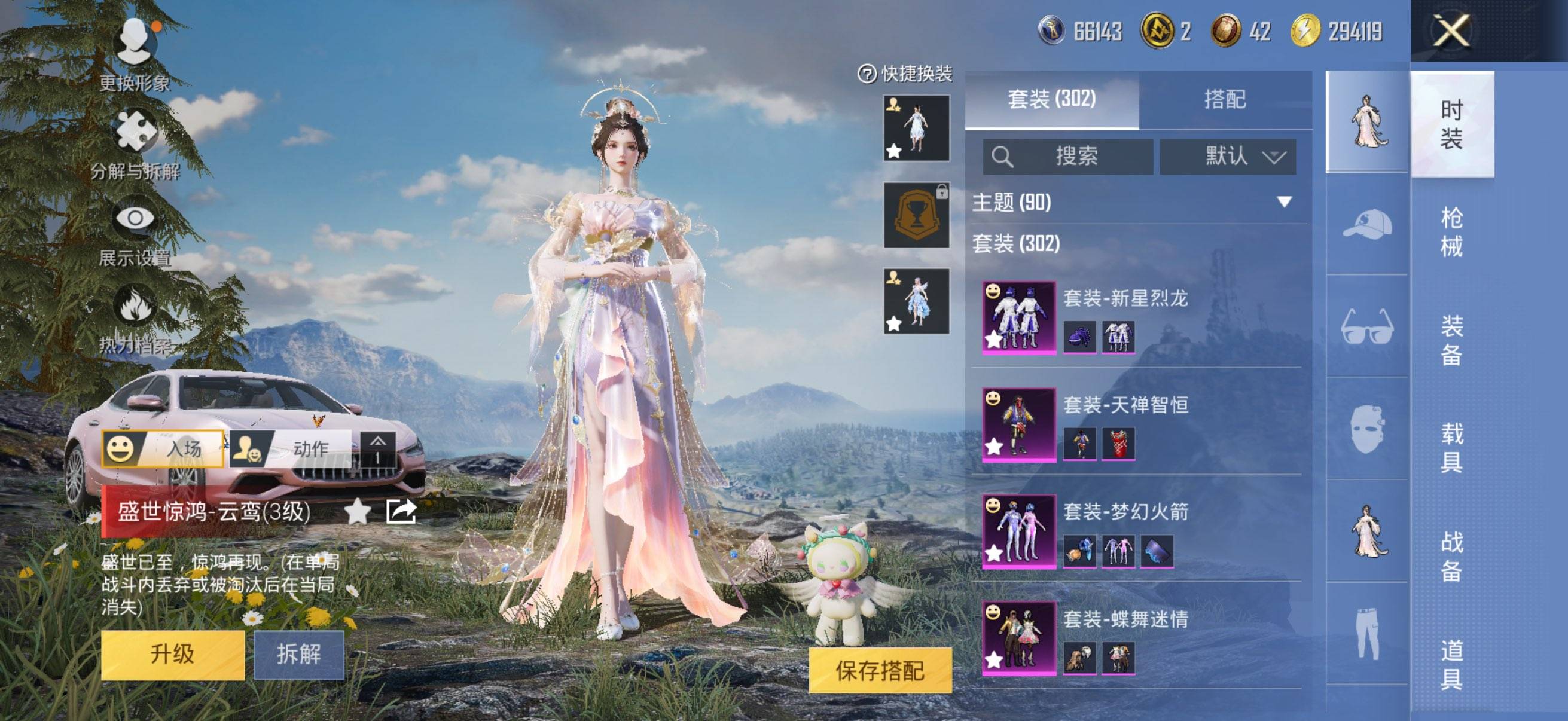Switch to the 枪械 firearms category

(x=1451, y=232)
